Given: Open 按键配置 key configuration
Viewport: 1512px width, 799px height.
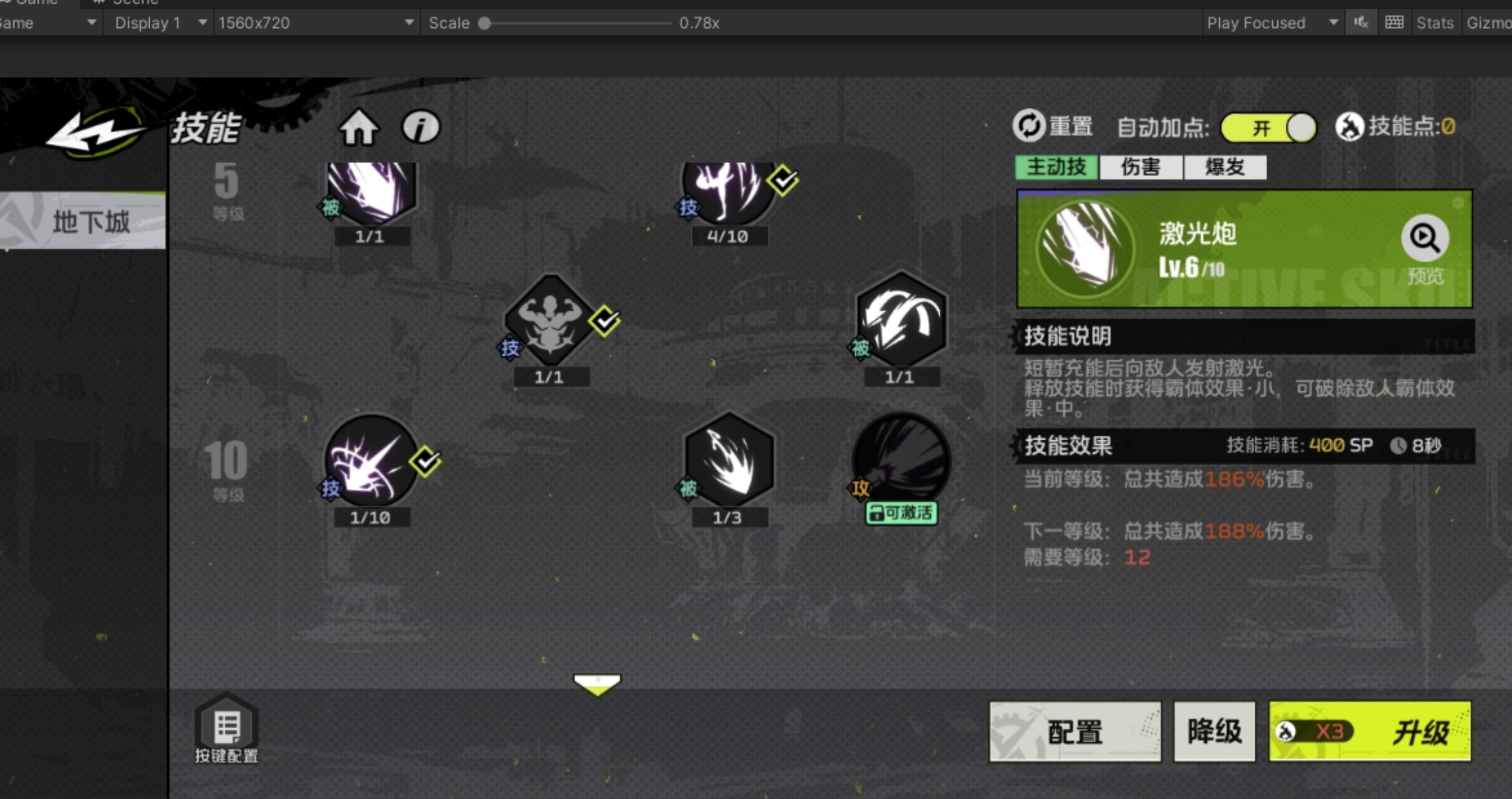Looking at the screenshot, I should point(226,729).
